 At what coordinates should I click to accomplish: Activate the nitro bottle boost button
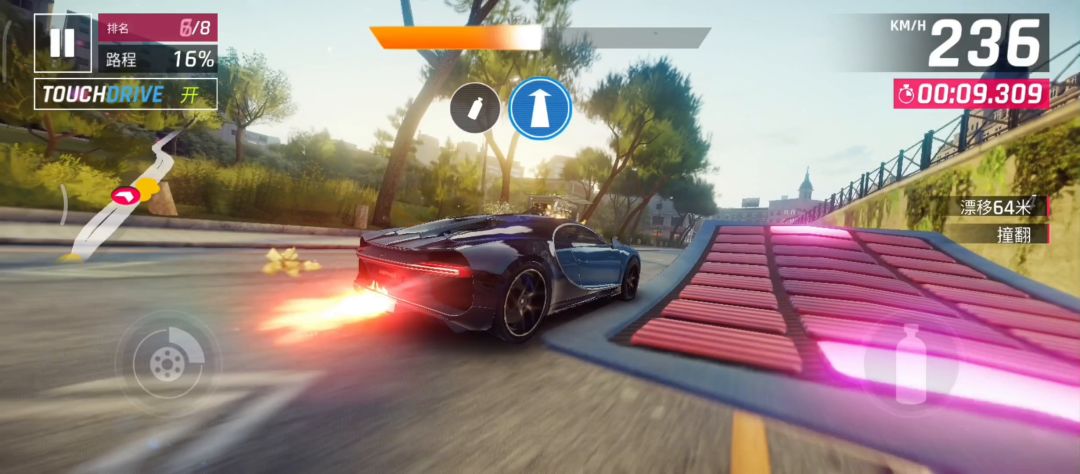tap(909, 362)
